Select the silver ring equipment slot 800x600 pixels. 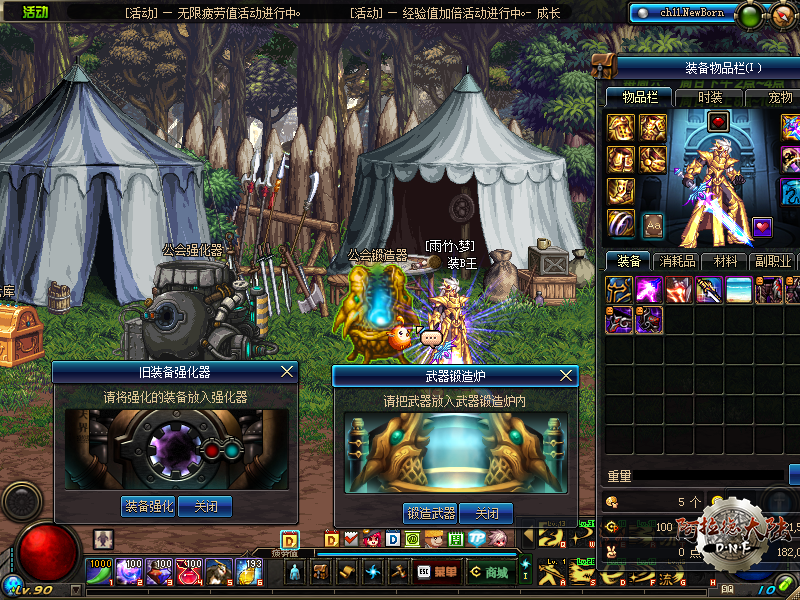[x=622, y=222]
